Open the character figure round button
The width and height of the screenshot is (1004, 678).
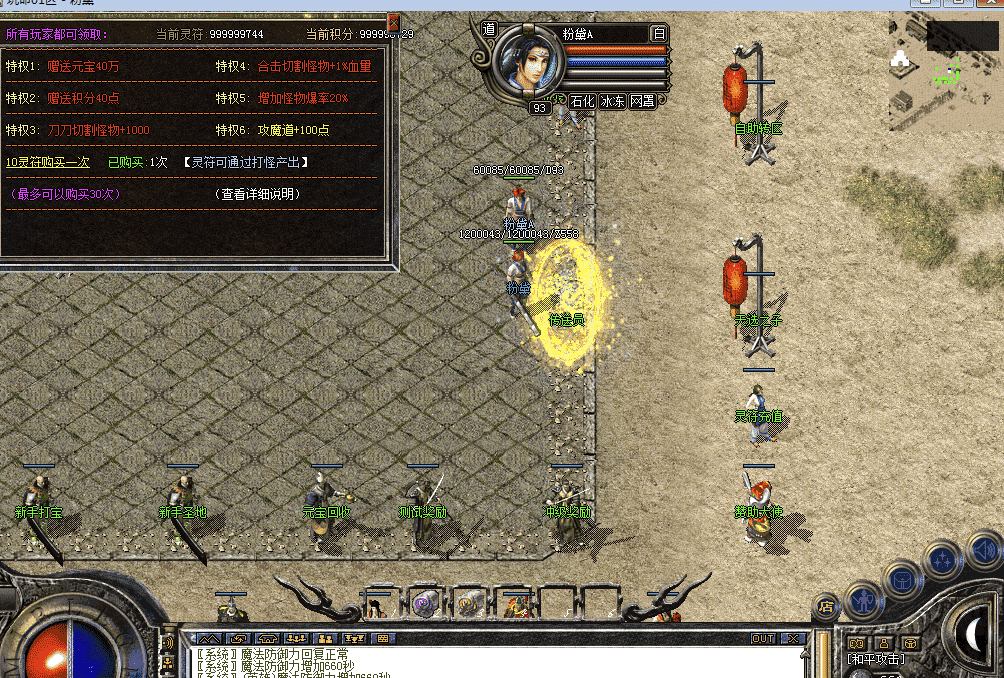pos(862,601)
